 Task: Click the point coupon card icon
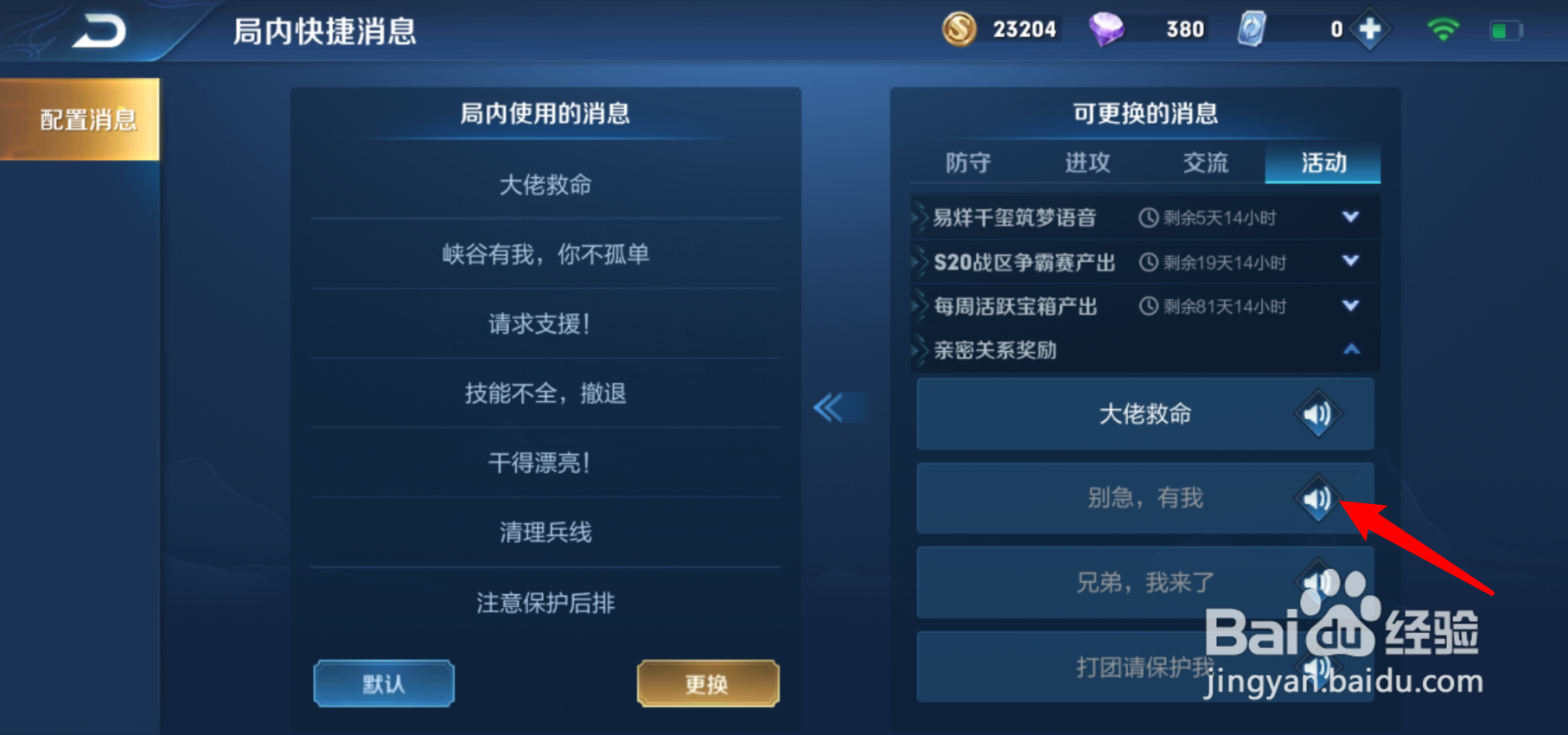1251,29
